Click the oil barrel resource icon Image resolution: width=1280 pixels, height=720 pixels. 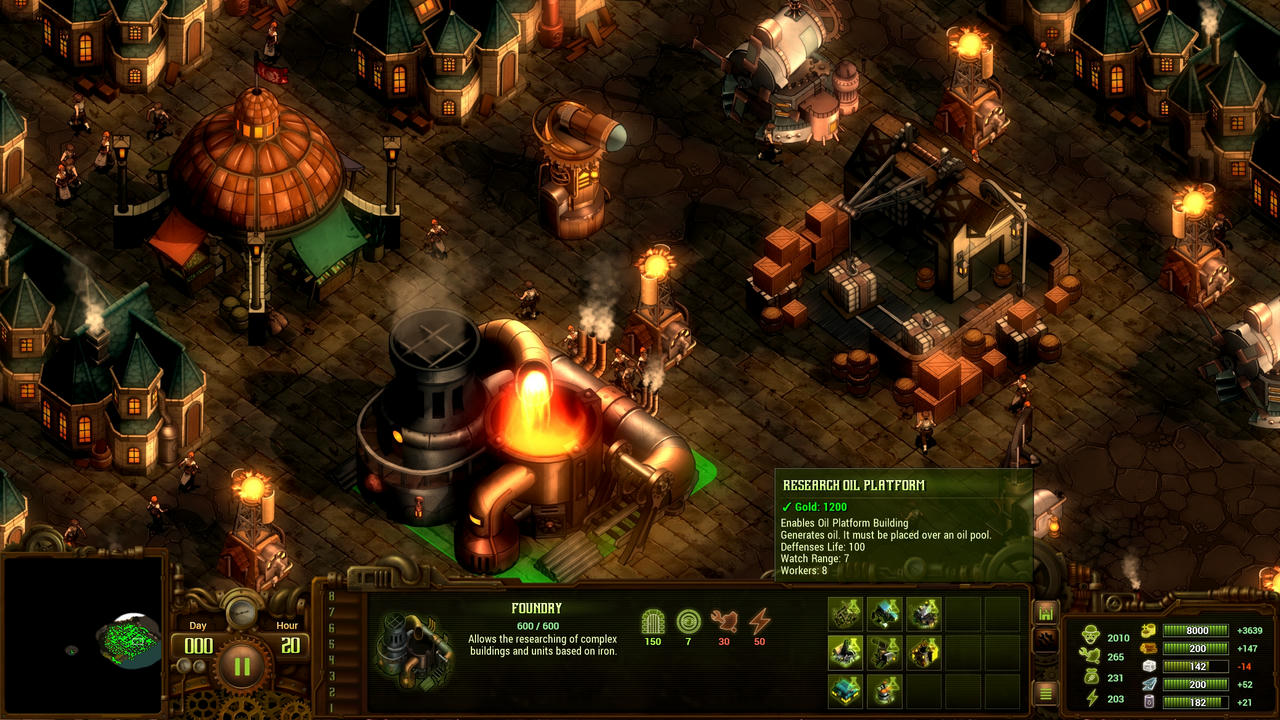click(1149, 700)
